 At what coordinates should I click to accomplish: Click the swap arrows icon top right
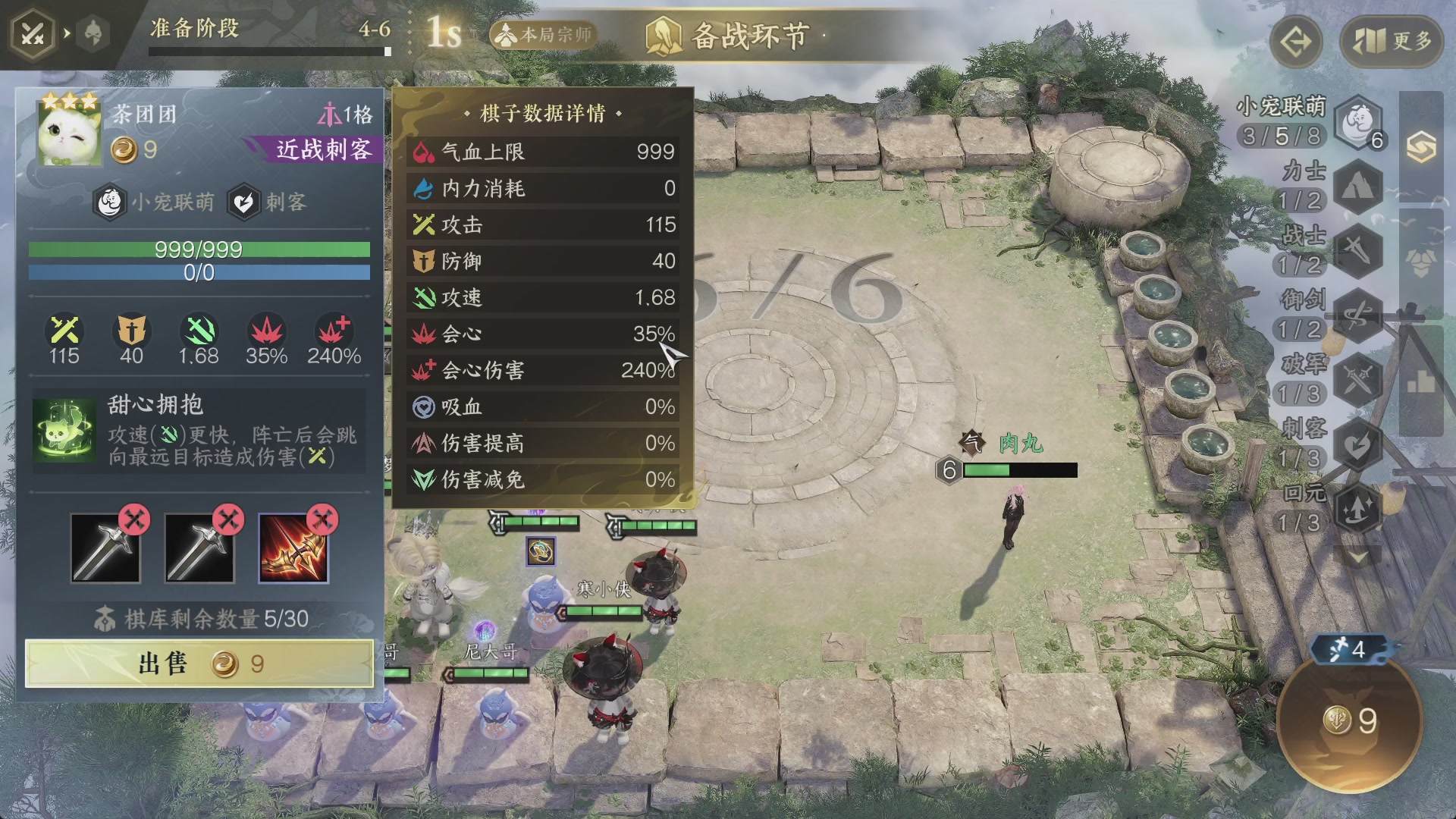pos(1294,42)
